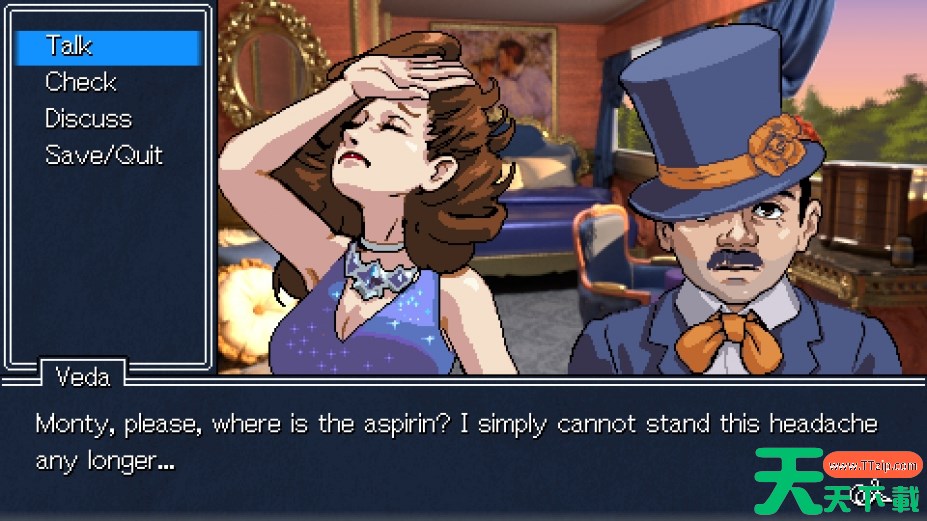Image resolution: width=927 pixels, height=521 pixels.
Task: Choose Check from the command menu
Action: [x=81, y=82]
